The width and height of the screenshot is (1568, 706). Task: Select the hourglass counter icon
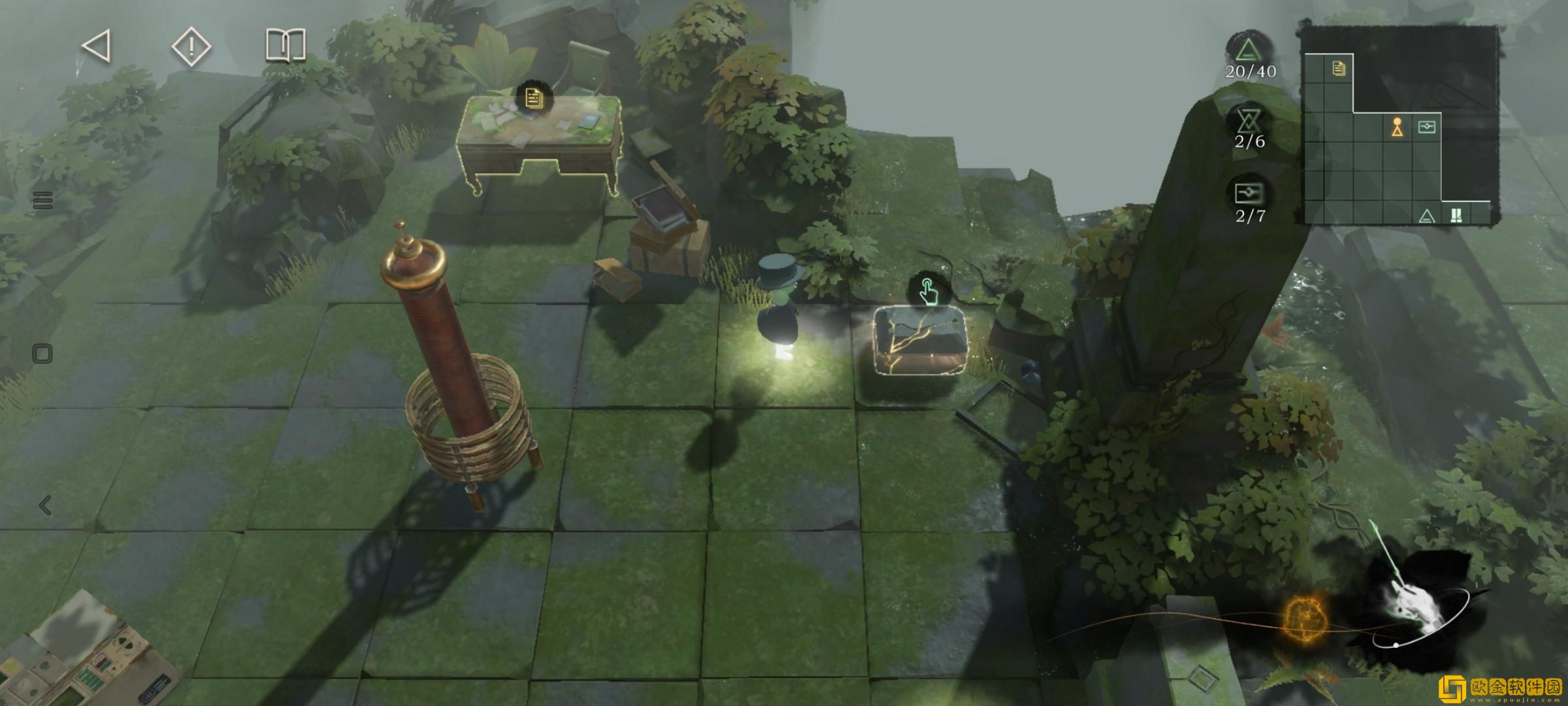[x=1249, y=122]
